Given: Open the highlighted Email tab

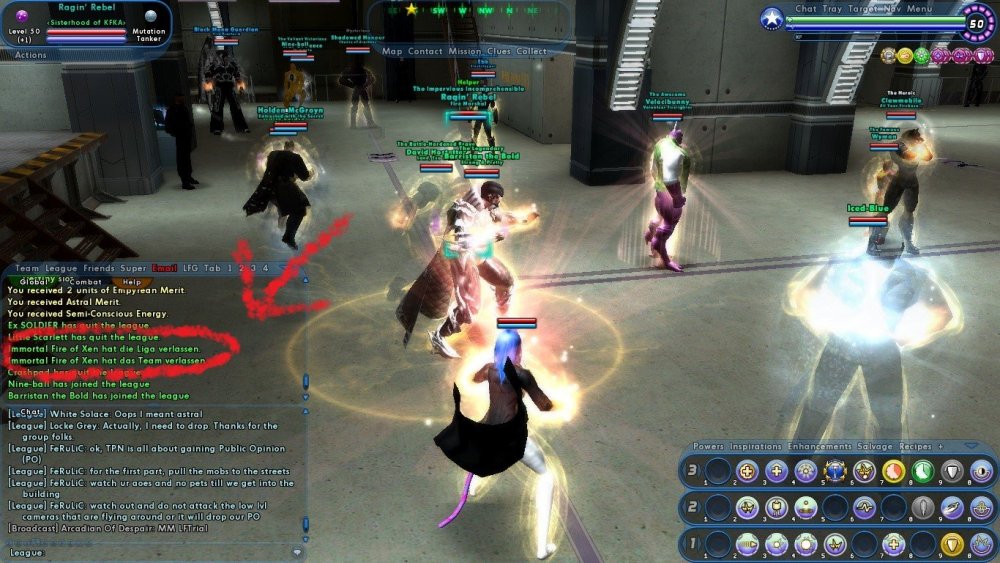Looking at the screenshot, I should [164, 268].
